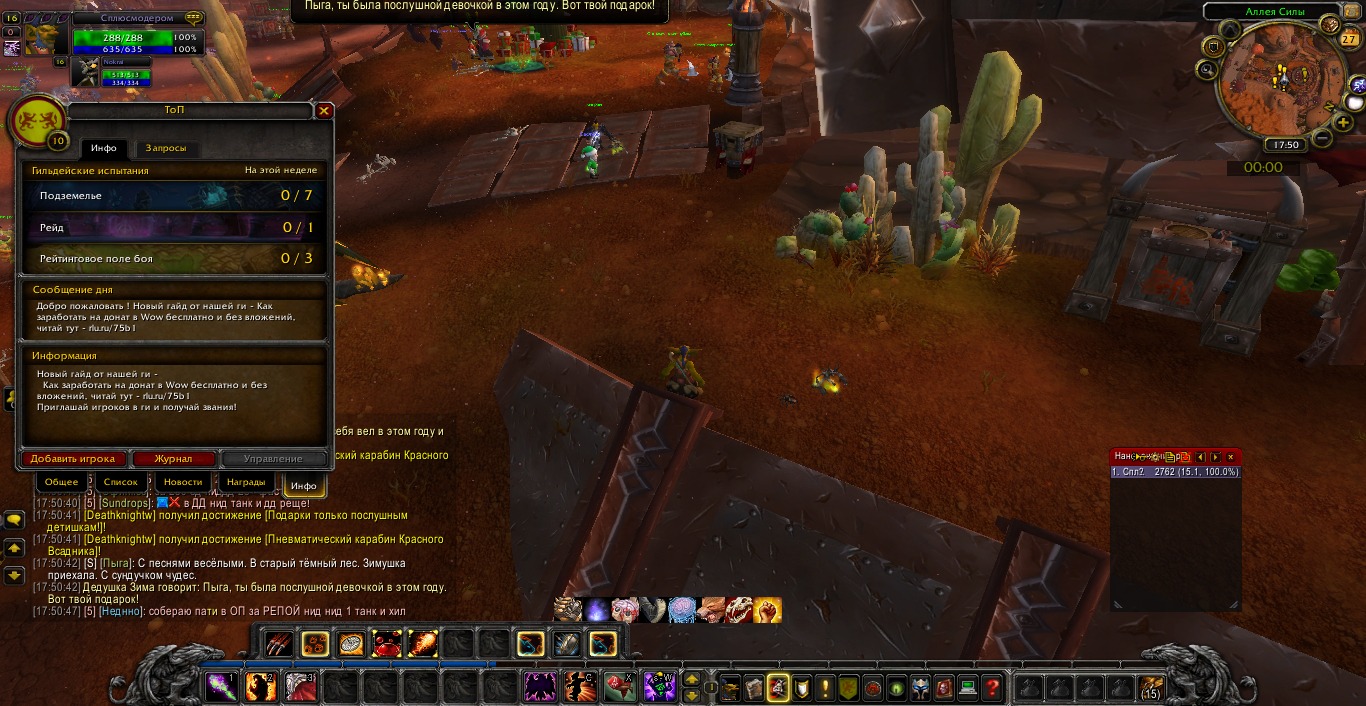Show the Новости guild news tab

(183, 482)
